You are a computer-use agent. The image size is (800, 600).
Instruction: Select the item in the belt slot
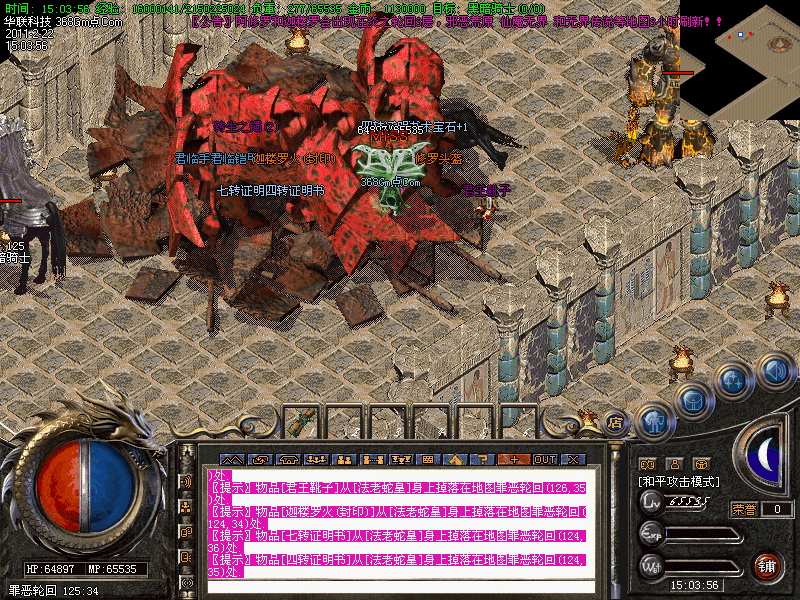tap(304, 420)
